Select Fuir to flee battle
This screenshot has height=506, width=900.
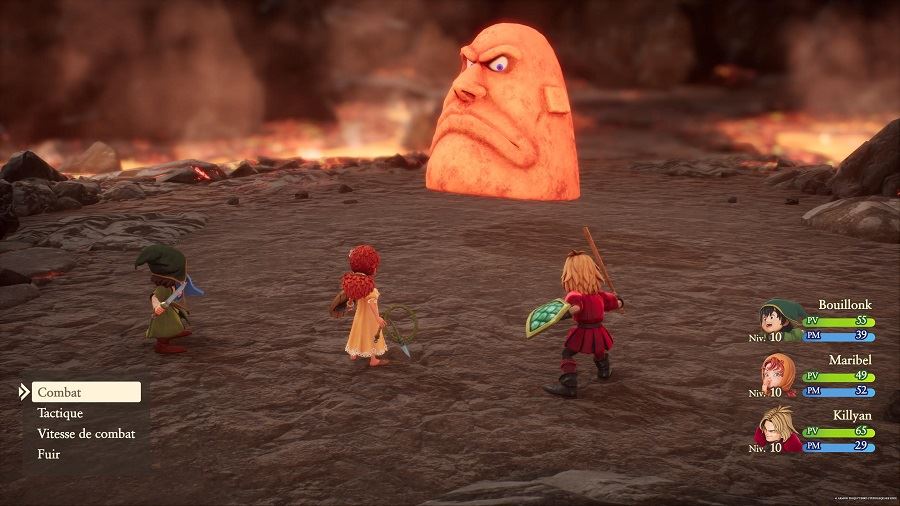49,454
